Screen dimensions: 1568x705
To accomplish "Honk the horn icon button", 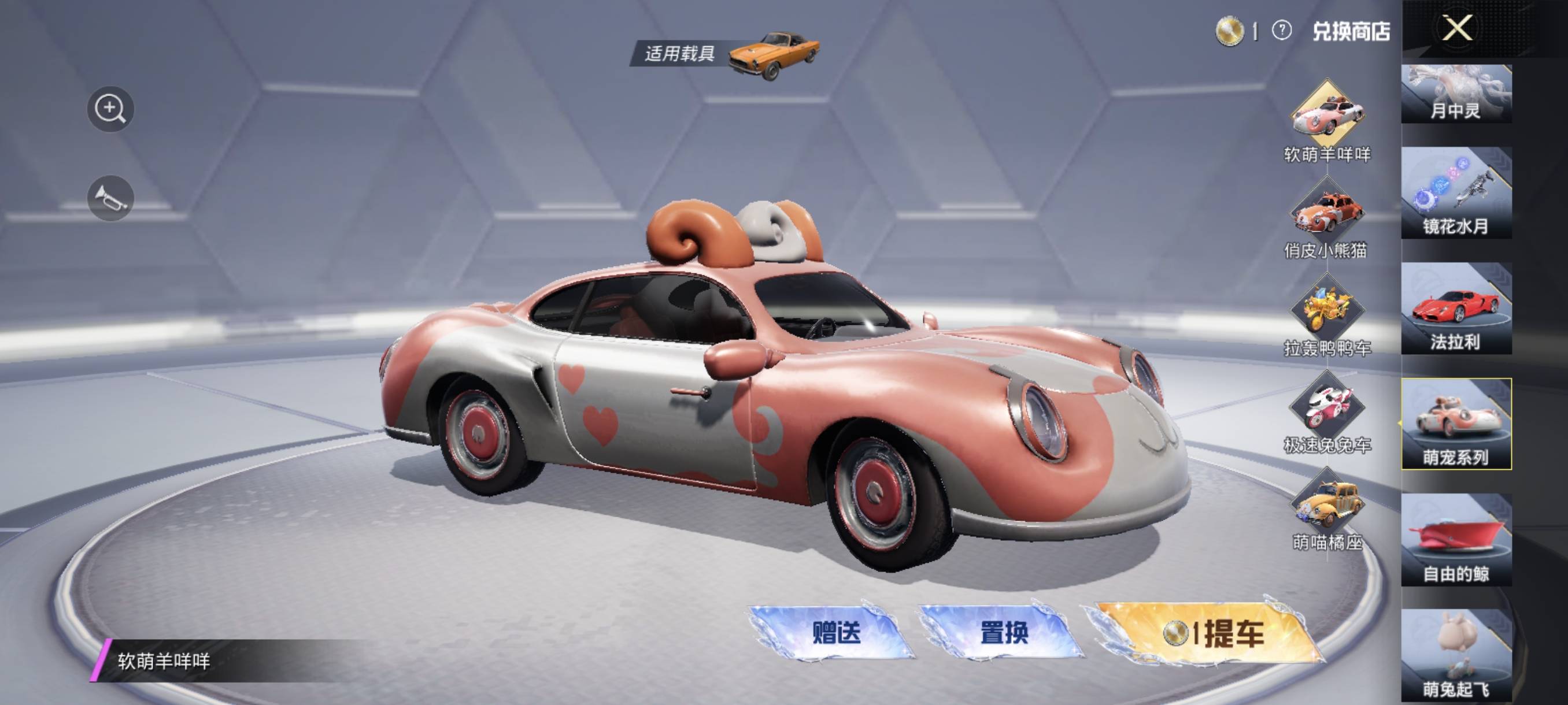I will click(110, 198).
